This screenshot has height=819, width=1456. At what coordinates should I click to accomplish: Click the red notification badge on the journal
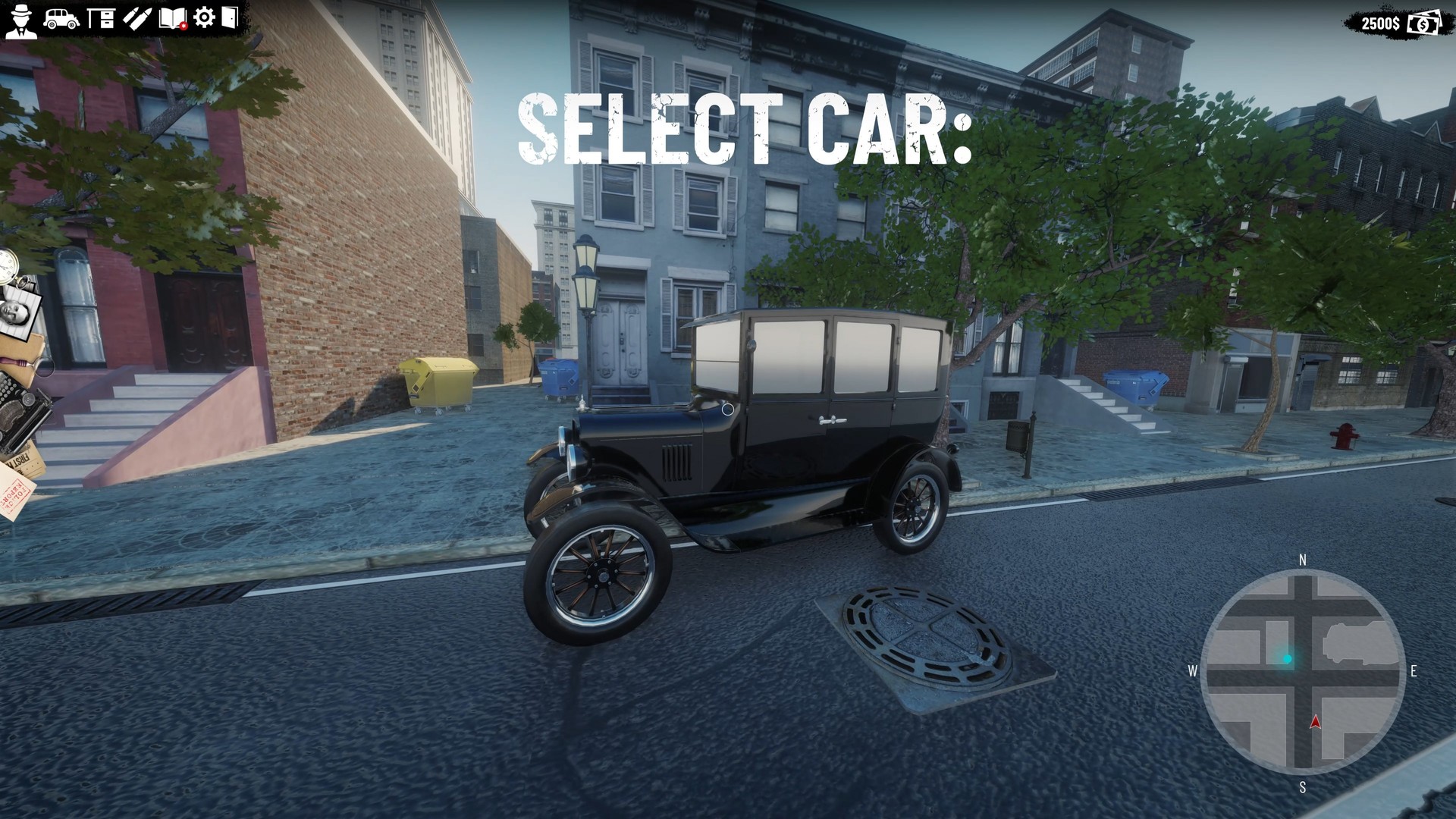click(184, 26)
